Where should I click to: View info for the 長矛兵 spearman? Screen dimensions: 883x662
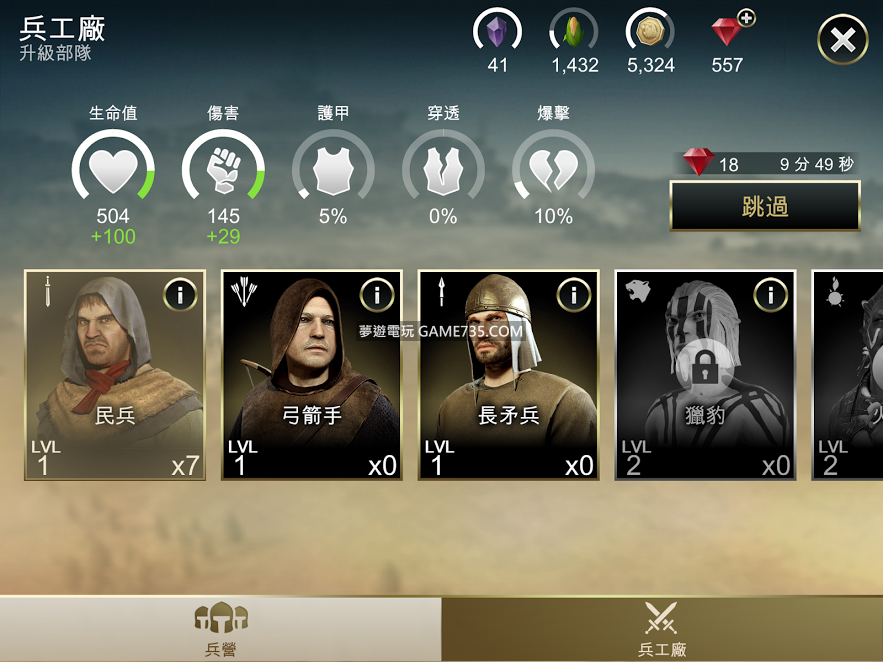574,295
